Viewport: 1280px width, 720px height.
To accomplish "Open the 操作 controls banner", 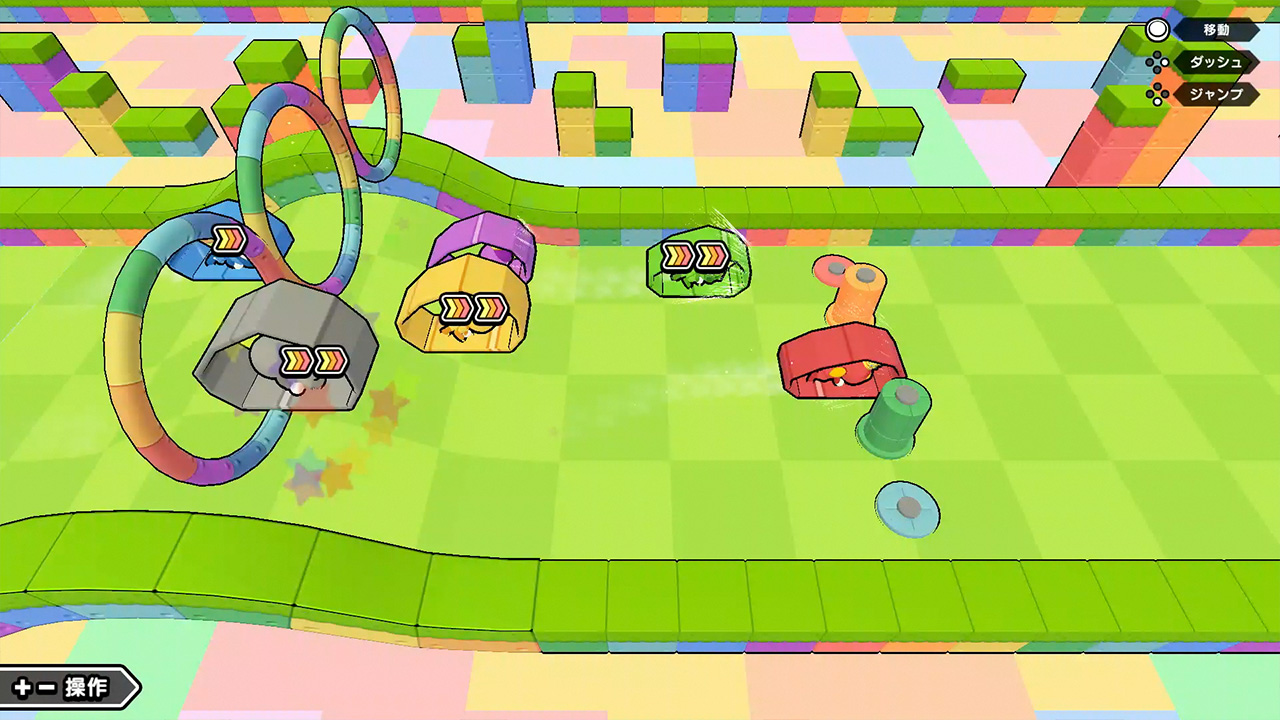I will [x=85, y=688].
